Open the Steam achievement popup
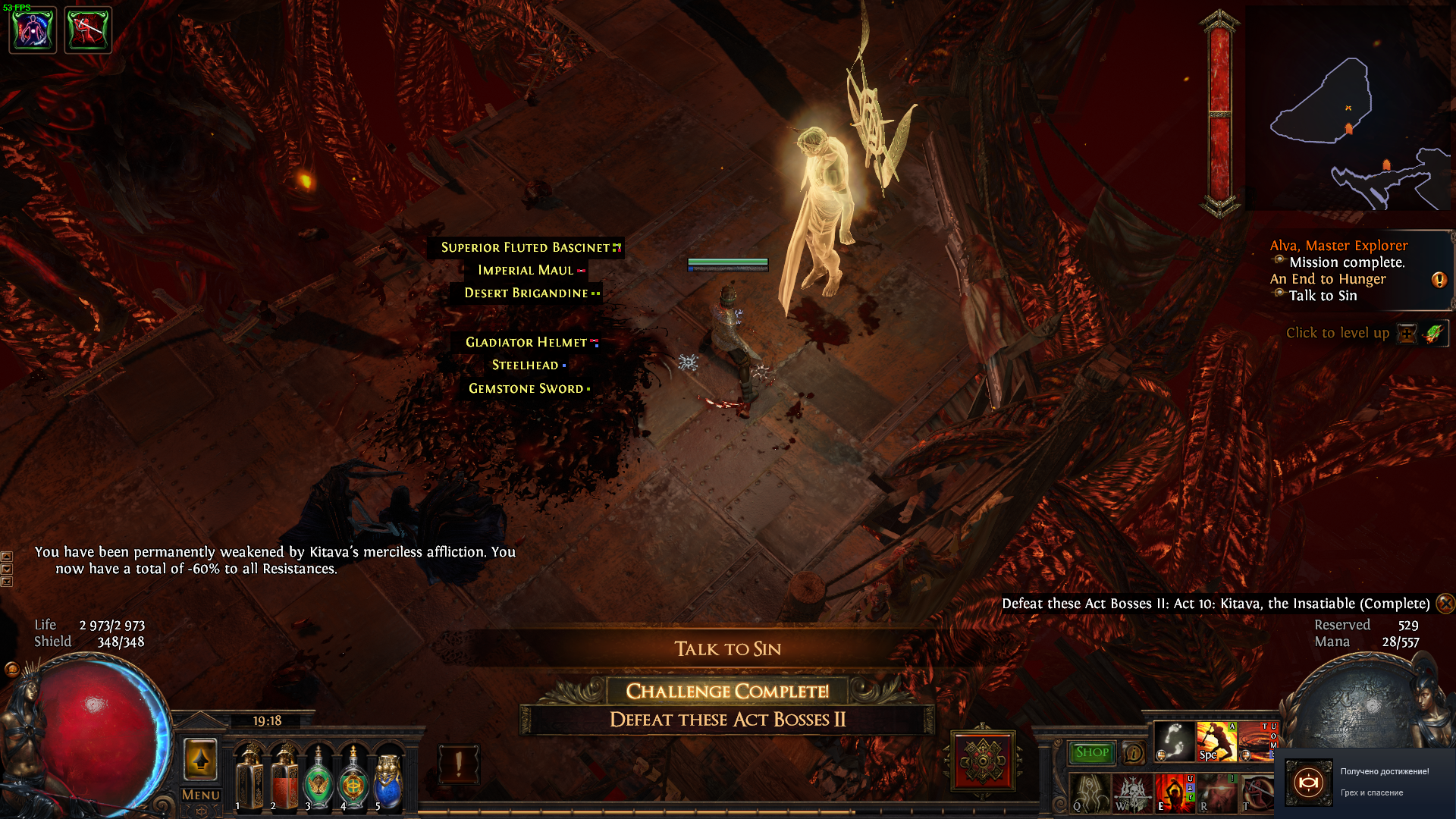The width and height of the screenshot is (1456, 819). coord(1365,782)
